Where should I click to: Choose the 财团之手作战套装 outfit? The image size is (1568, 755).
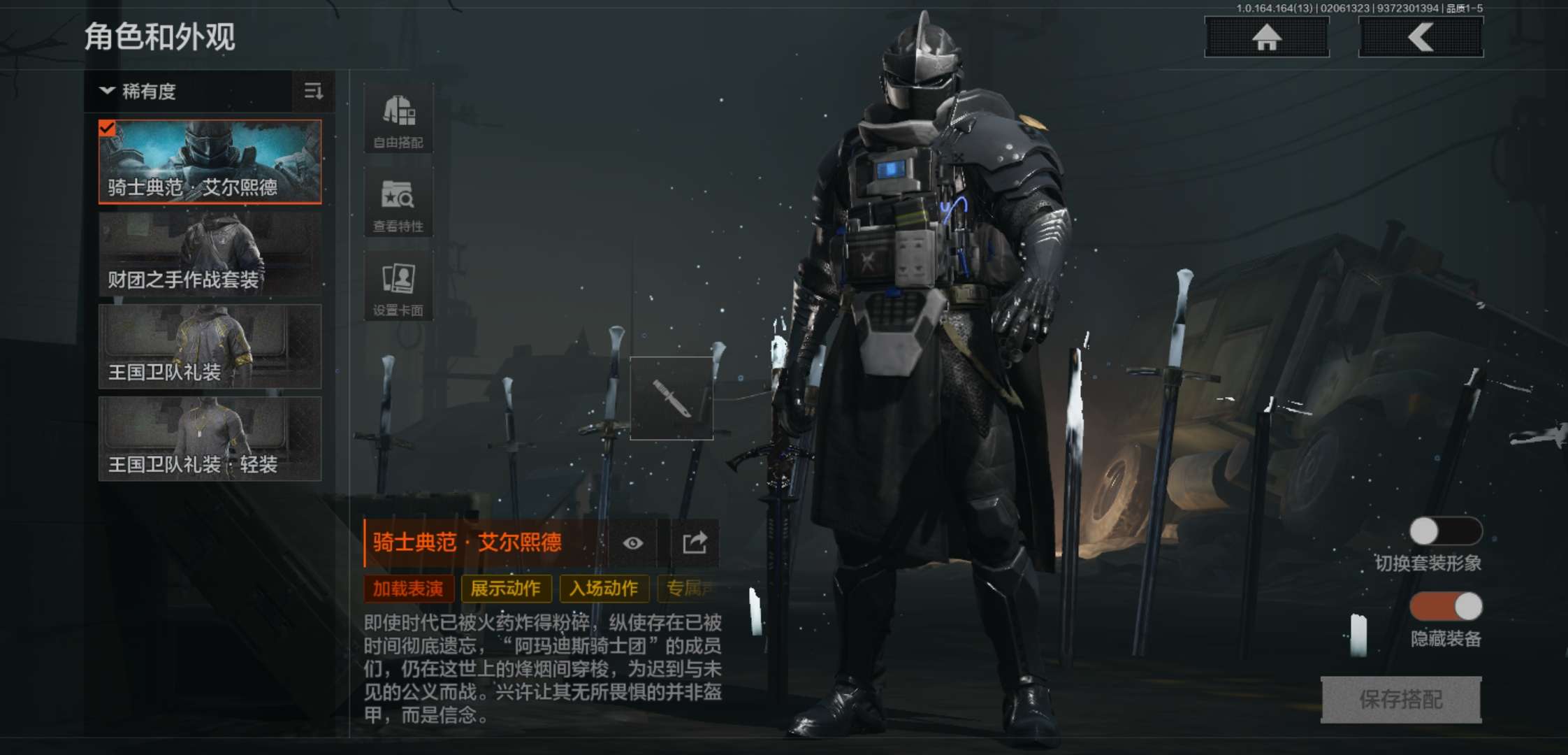[210, 254]
